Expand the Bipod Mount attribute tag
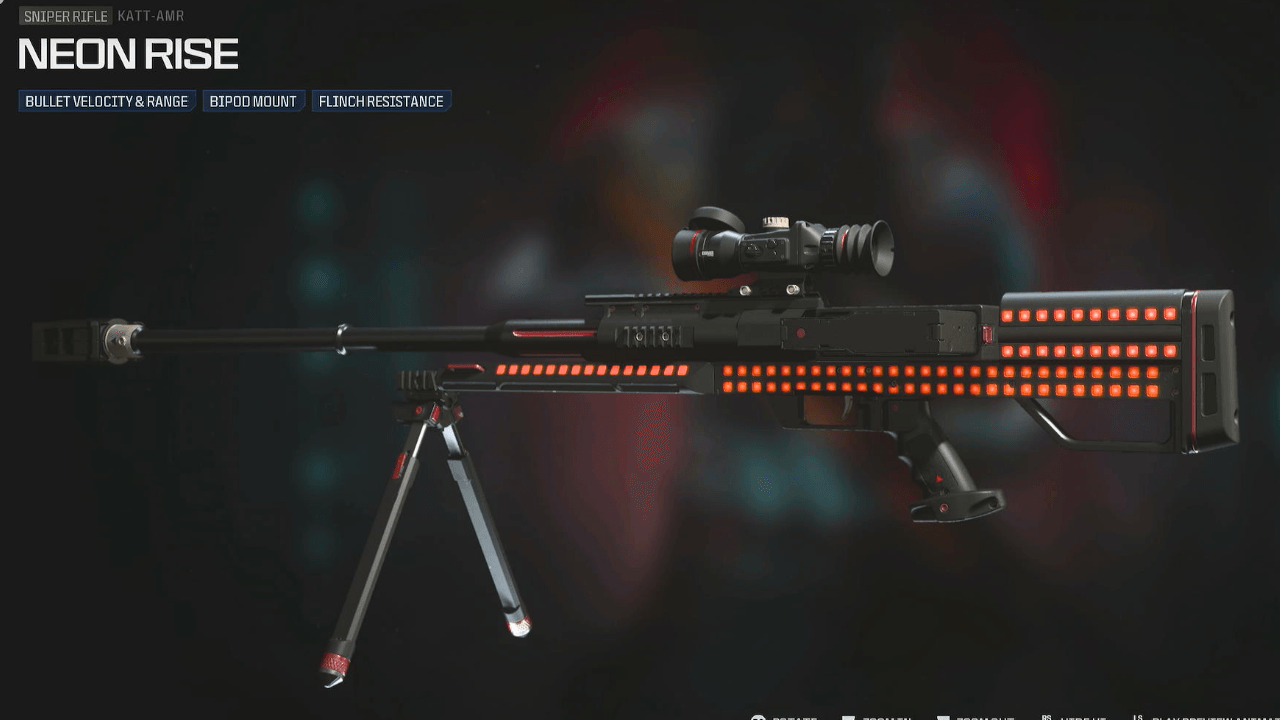 (253, 100)
